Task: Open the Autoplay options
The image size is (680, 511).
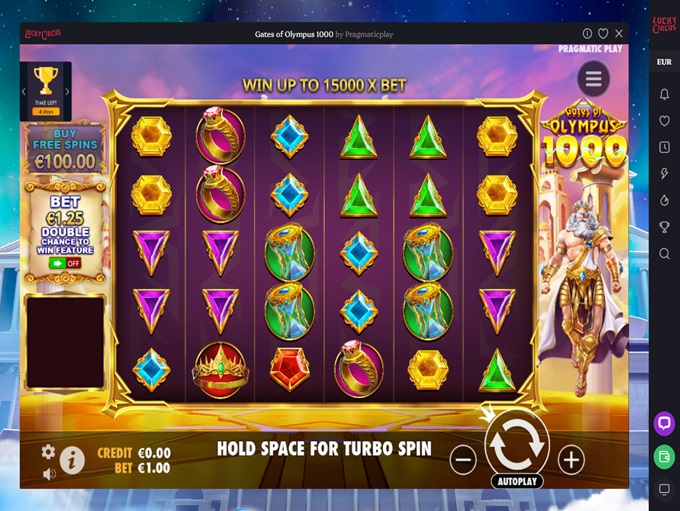Action: pos(517,481)
